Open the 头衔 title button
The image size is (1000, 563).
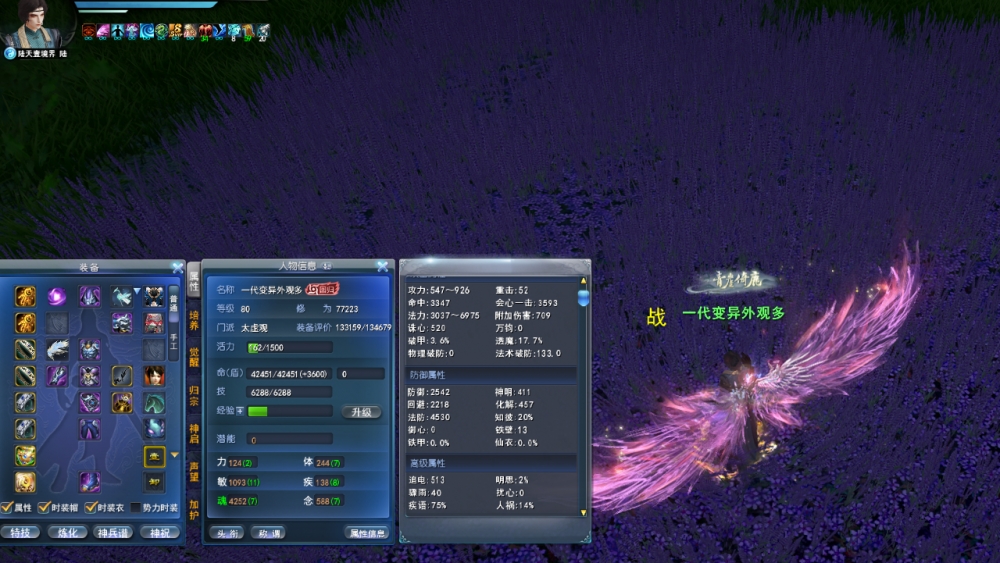click(x=226, y=533)
